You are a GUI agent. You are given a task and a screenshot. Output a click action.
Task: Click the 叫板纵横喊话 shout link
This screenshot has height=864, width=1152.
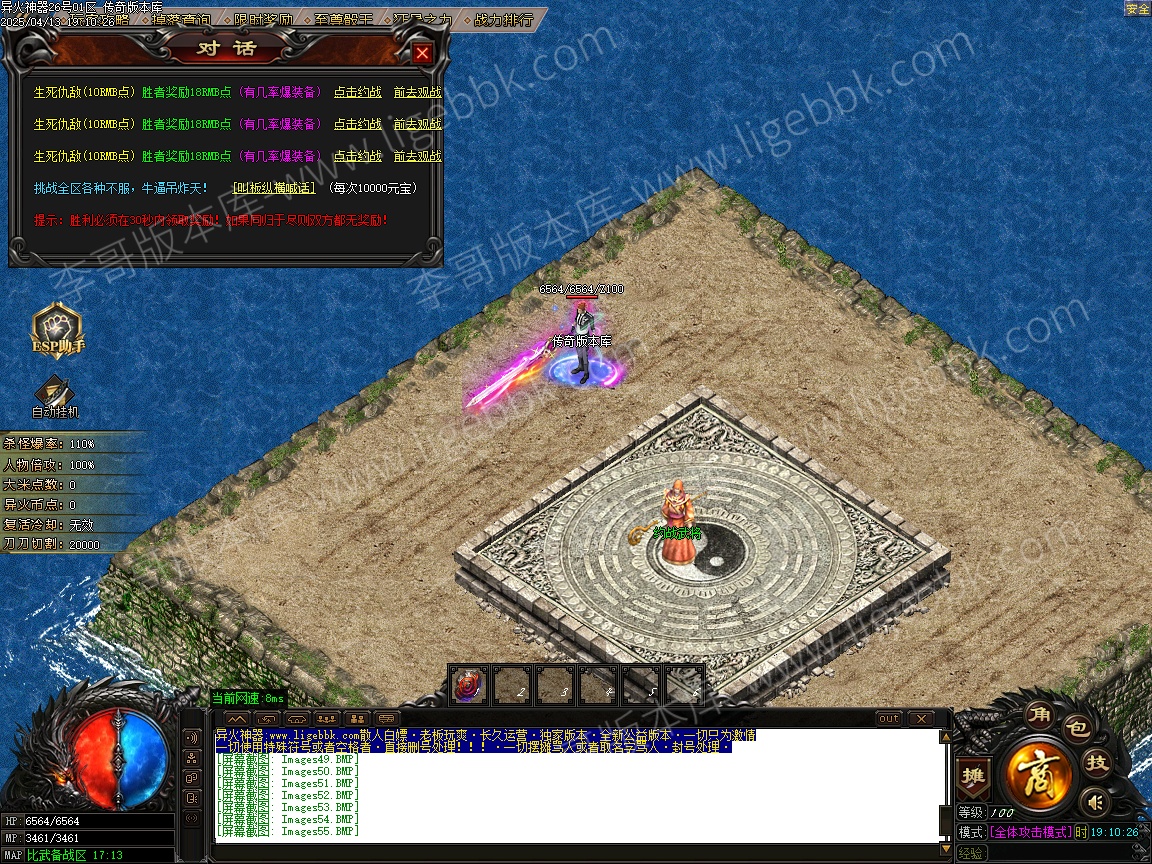[273, 188]
